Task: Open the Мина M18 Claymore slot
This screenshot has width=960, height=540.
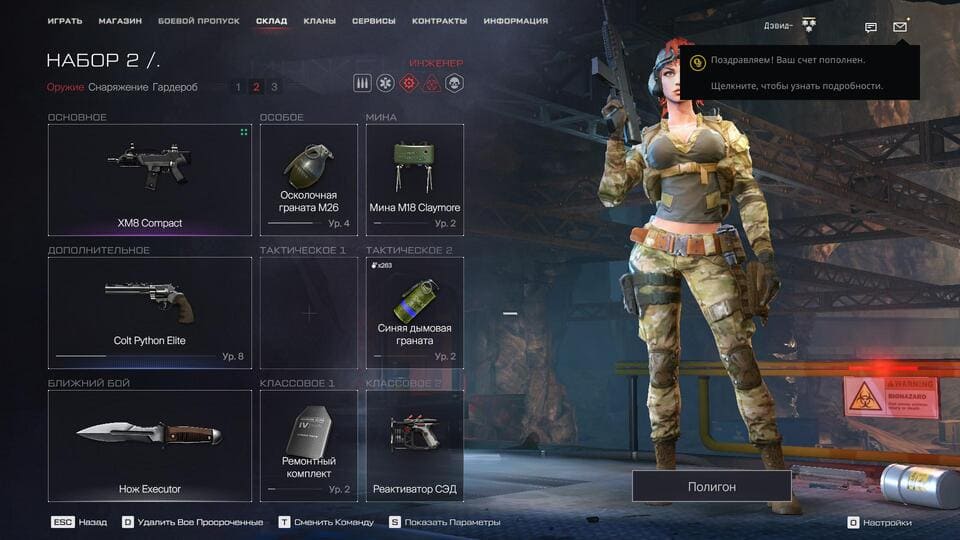Action: [414, 180]
